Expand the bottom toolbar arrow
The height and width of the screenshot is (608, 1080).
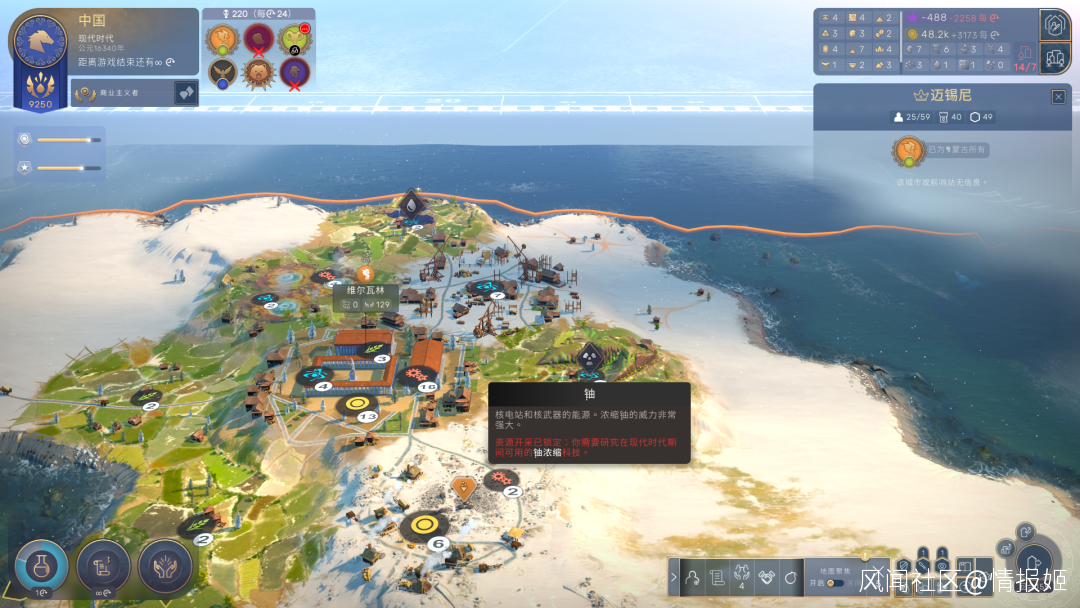pyautogui.click(x=673, y=577)
